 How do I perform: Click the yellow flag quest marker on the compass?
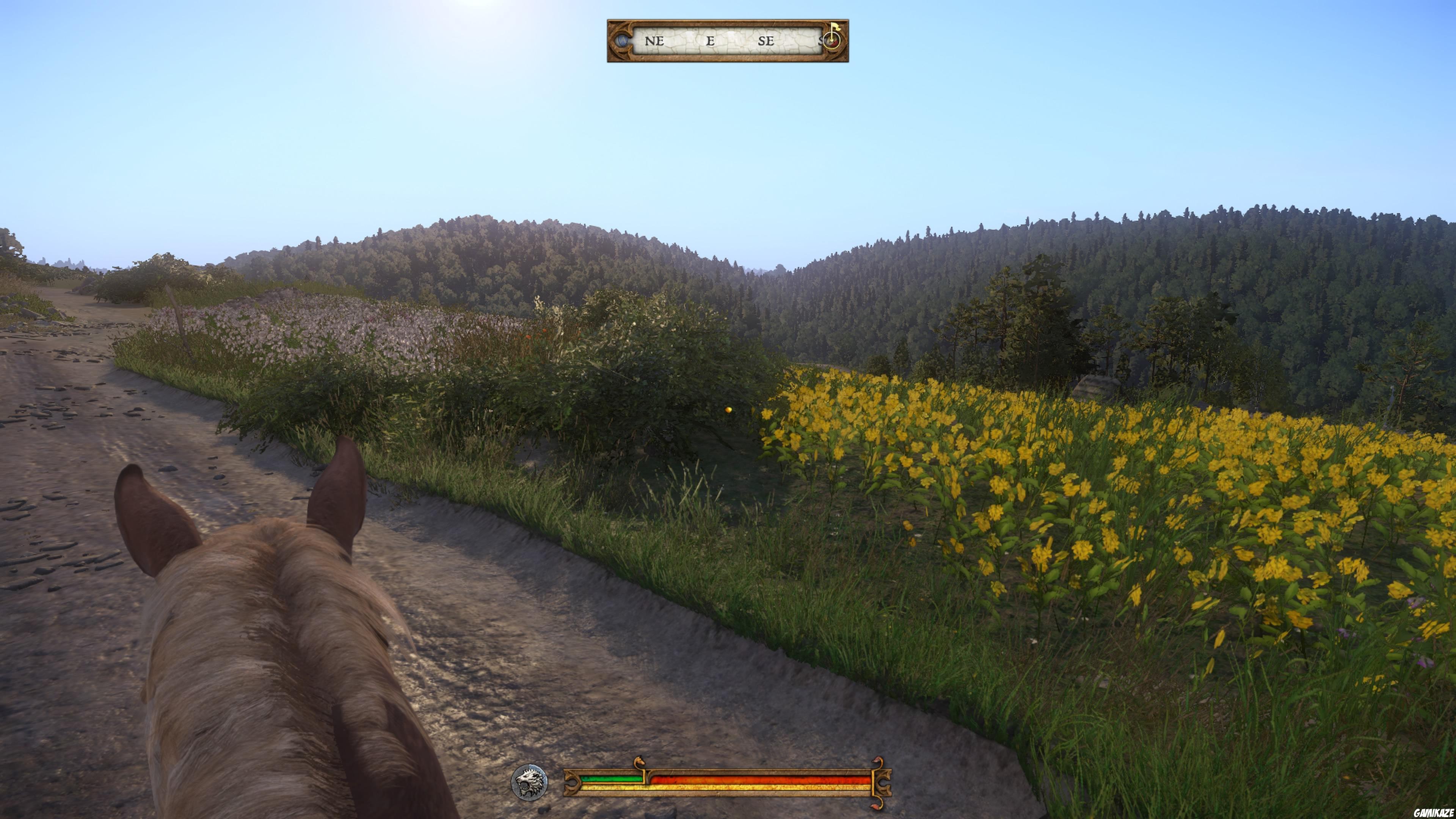pos(835,27)
